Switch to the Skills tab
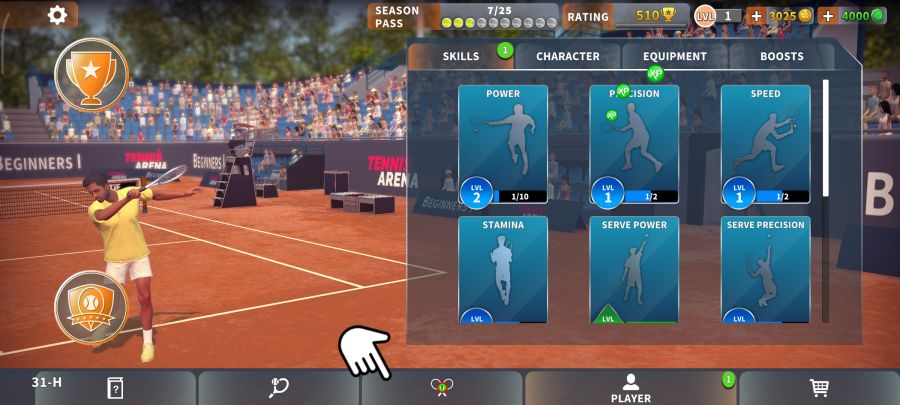Image resolution: width=900 pixels, height=405 pixels. point(461,57)
